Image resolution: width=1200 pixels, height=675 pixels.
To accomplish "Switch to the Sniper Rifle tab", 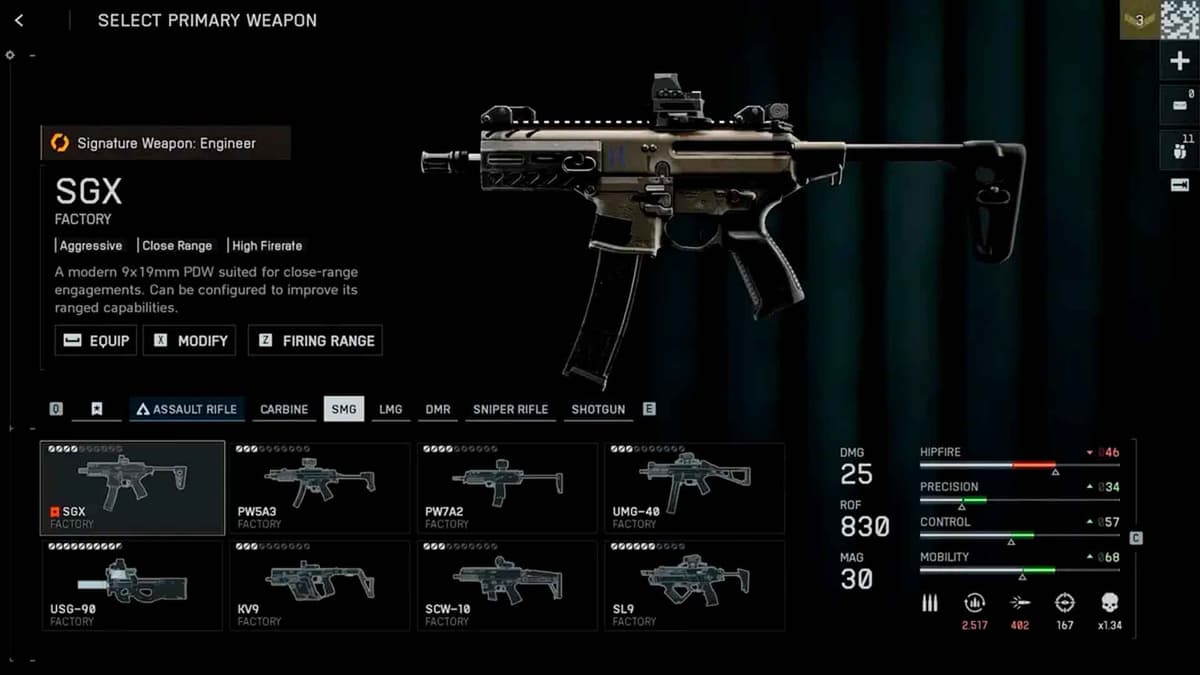I will (510, 409).
